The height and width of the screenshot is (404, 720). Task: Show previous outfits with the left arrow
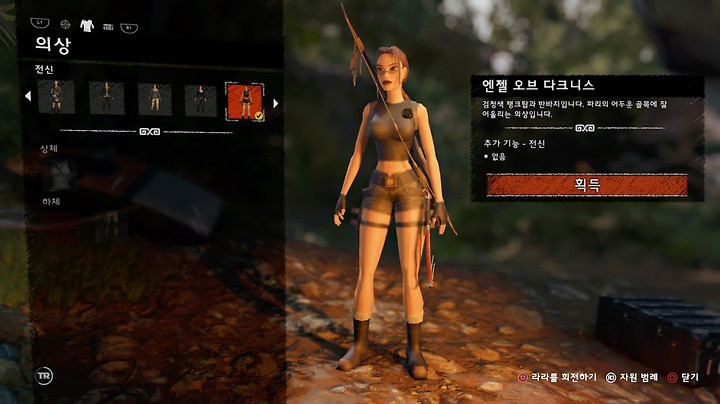28,97
